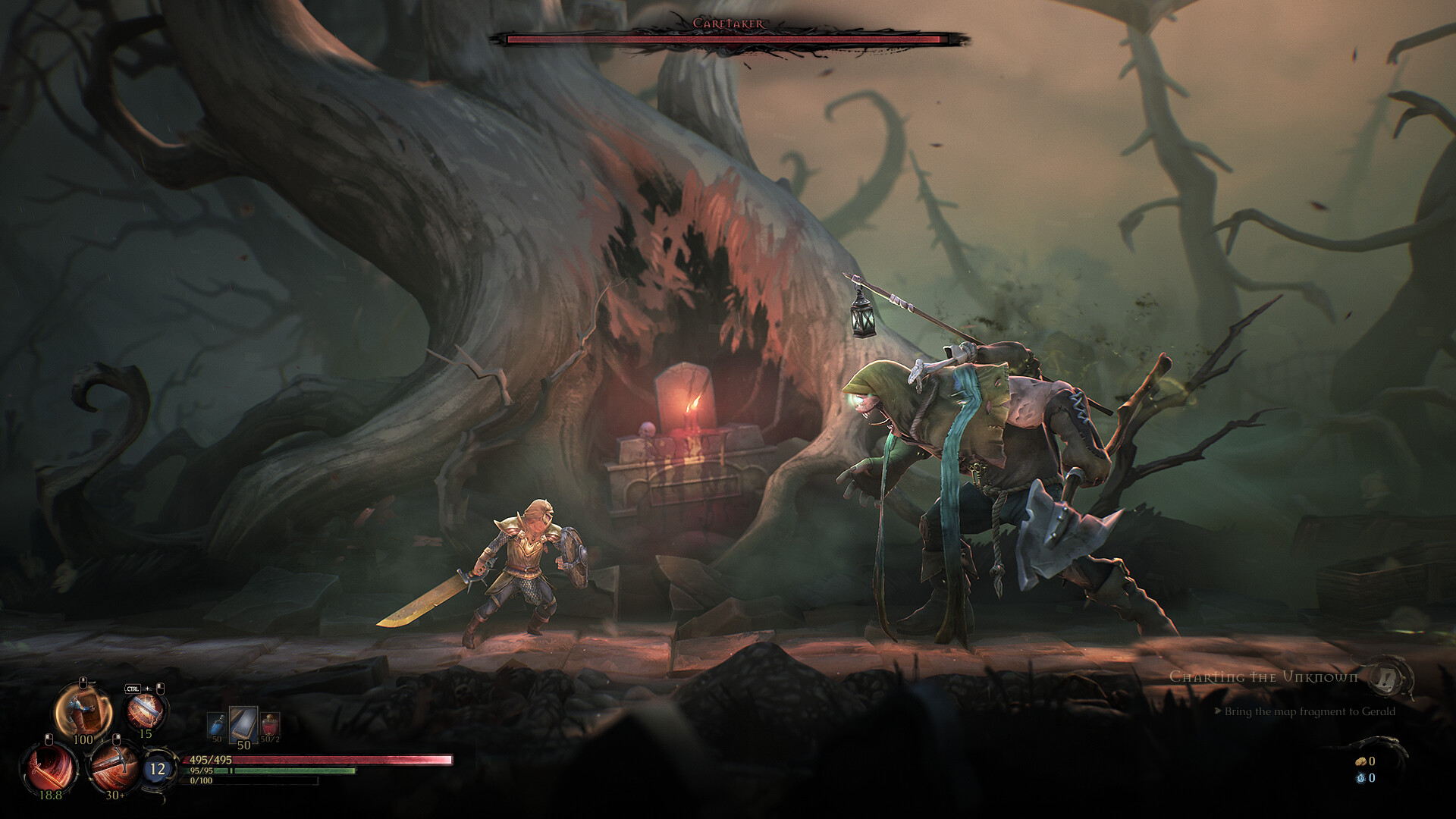Screen dimensions: 1456x819
Task: Expand the objective arrow before Bring the map fragment
Action: (1218, 711)
